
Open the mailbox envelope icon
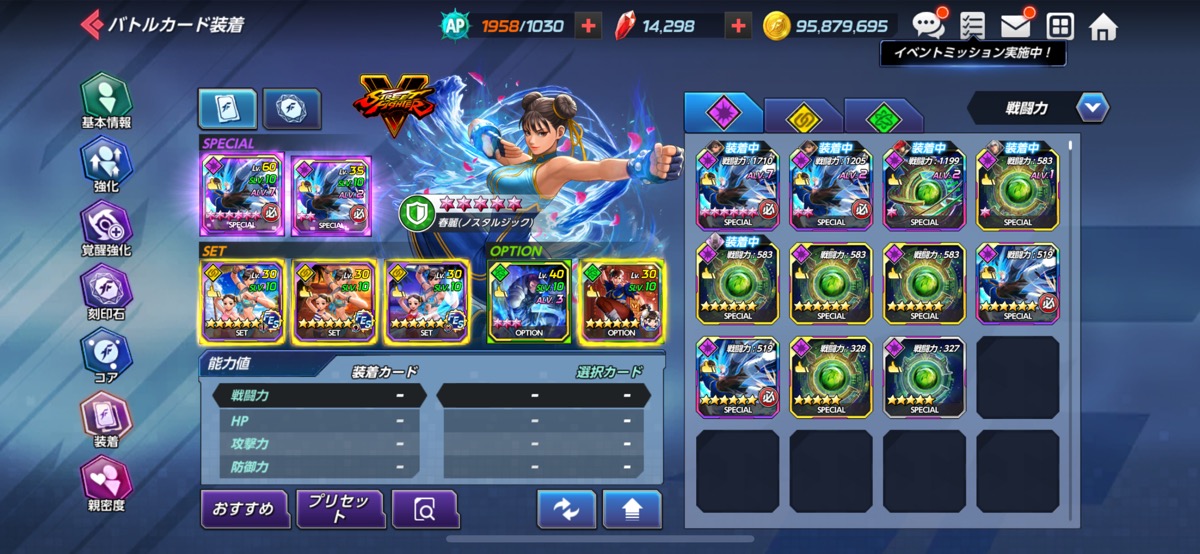tap(1015, 25)
